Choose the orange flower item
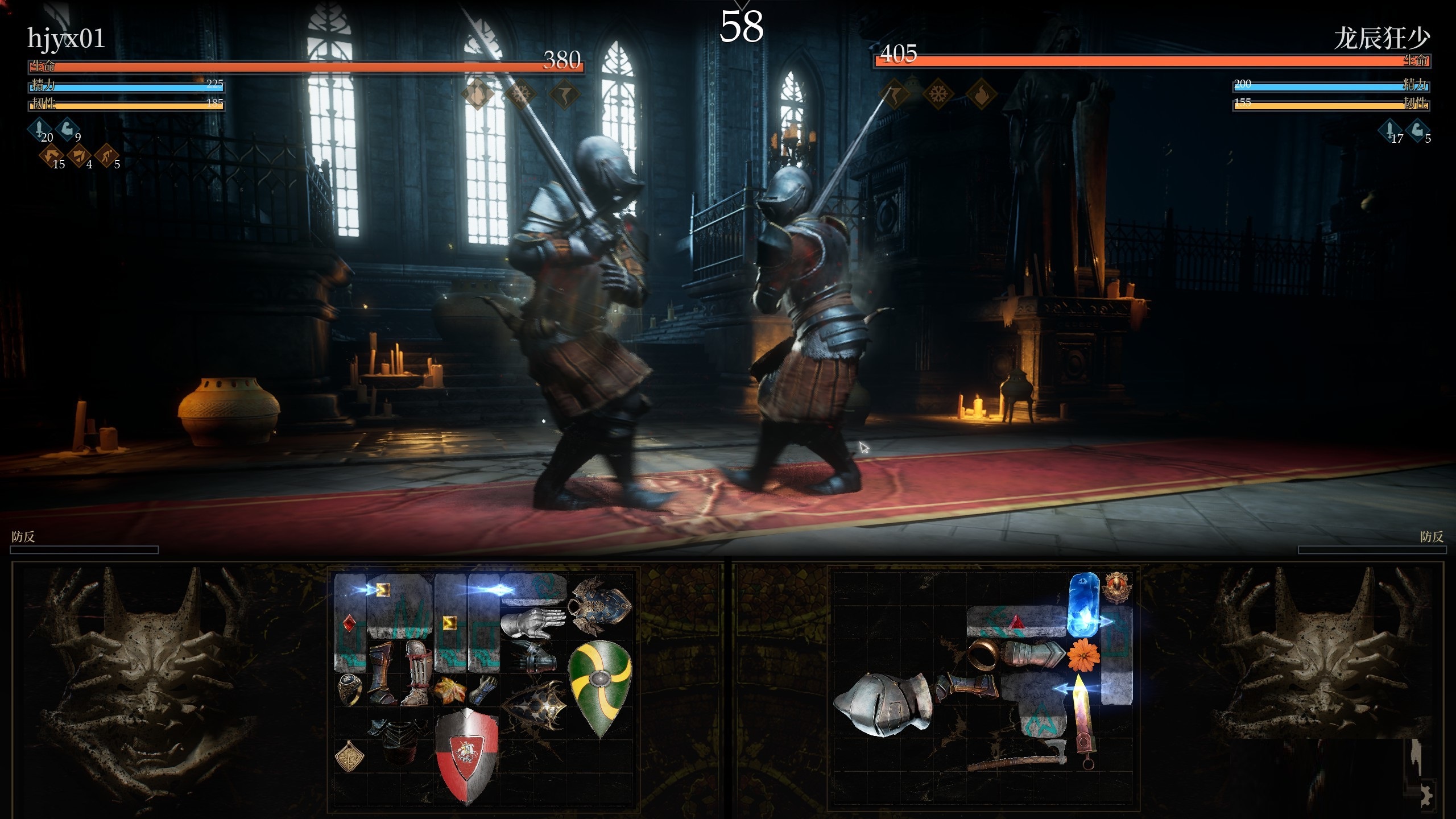 (x=1083, y=654)
